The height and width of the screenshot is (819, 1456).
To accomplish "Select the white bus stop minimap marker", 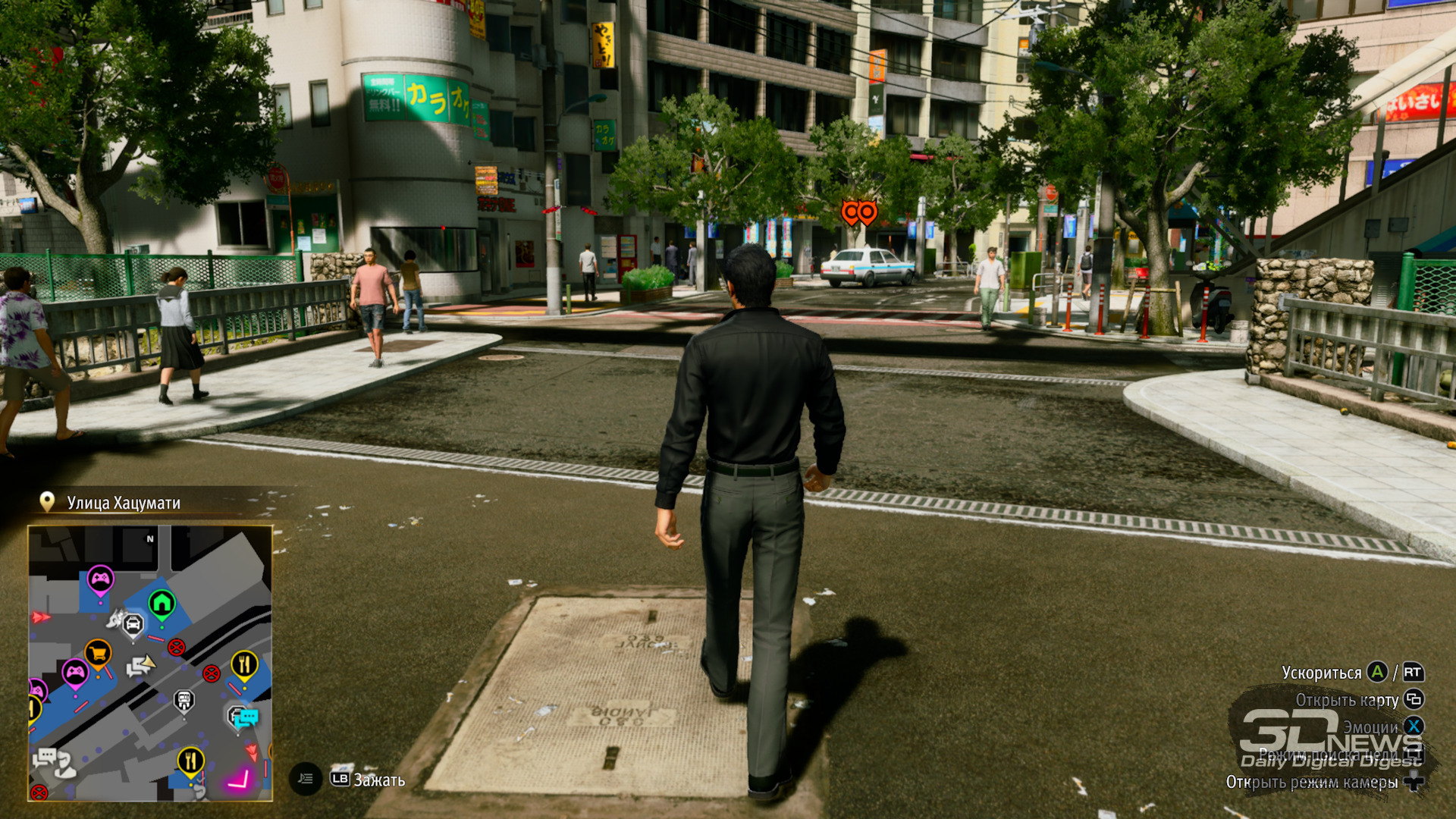I will [x=184, y=700].
